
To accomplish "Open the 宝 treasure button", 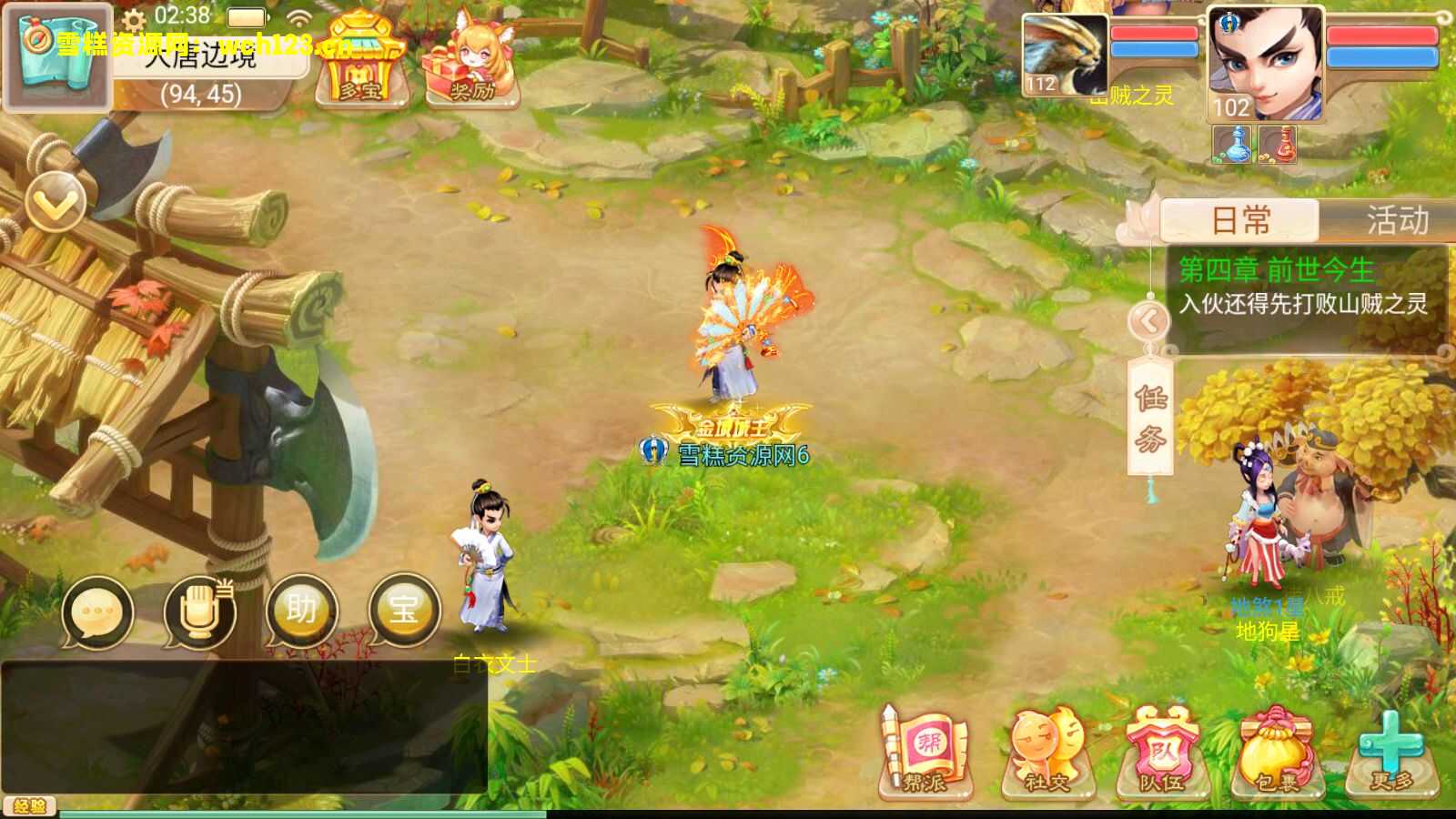I will 404,610.
